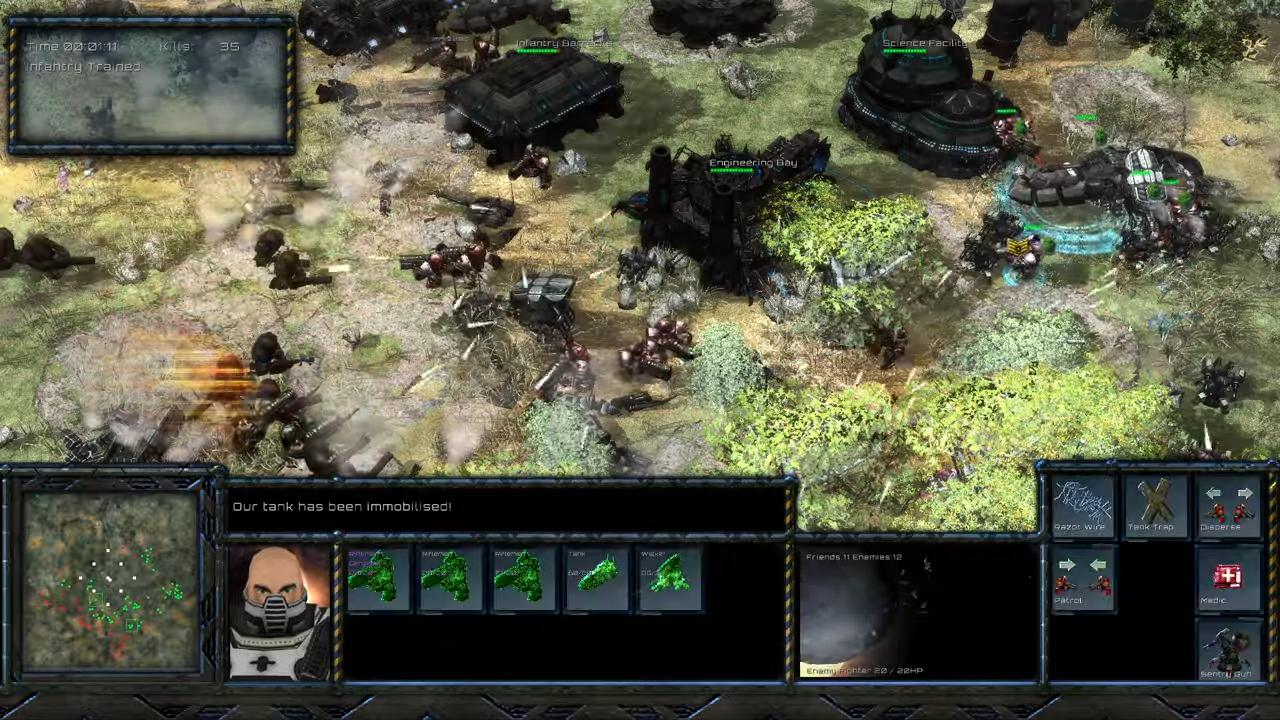Click the battlefield minimap
This screenshot has width=1280, height=720.
point(110,580)
